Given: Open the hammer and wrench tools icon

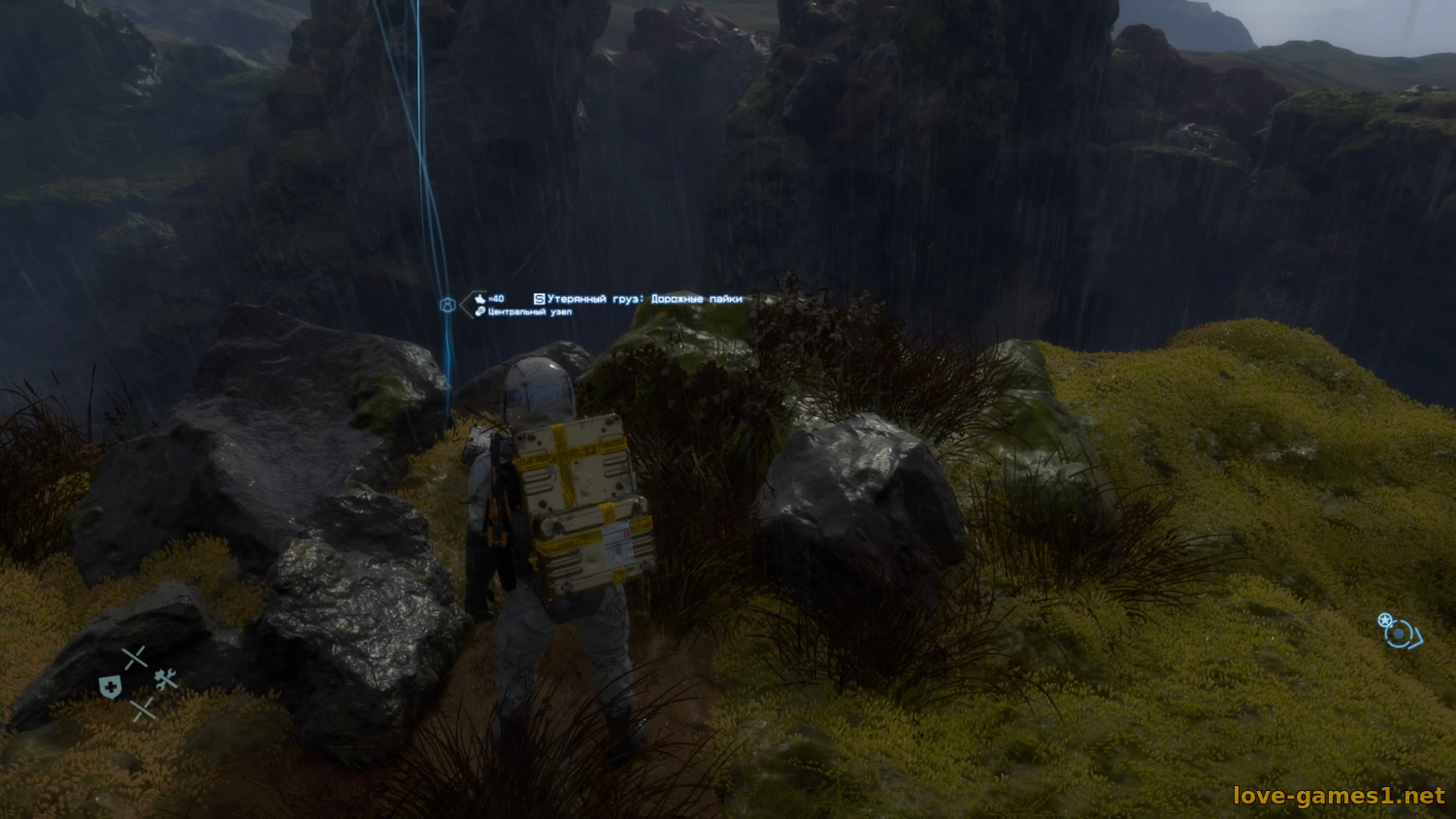Looking at the screenshot, I should point(166,679).
